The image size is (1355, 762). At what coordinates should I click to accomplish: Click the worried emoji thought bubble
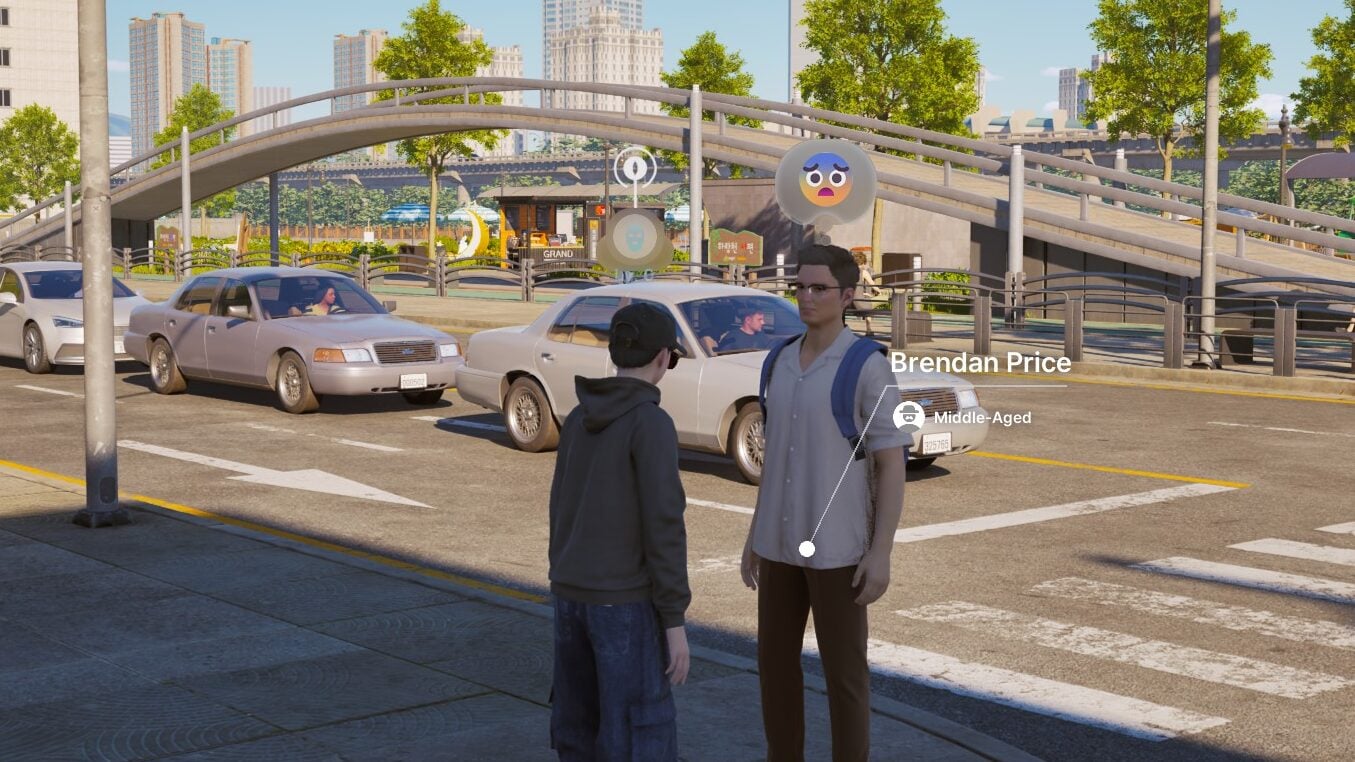tap(825, 181)
